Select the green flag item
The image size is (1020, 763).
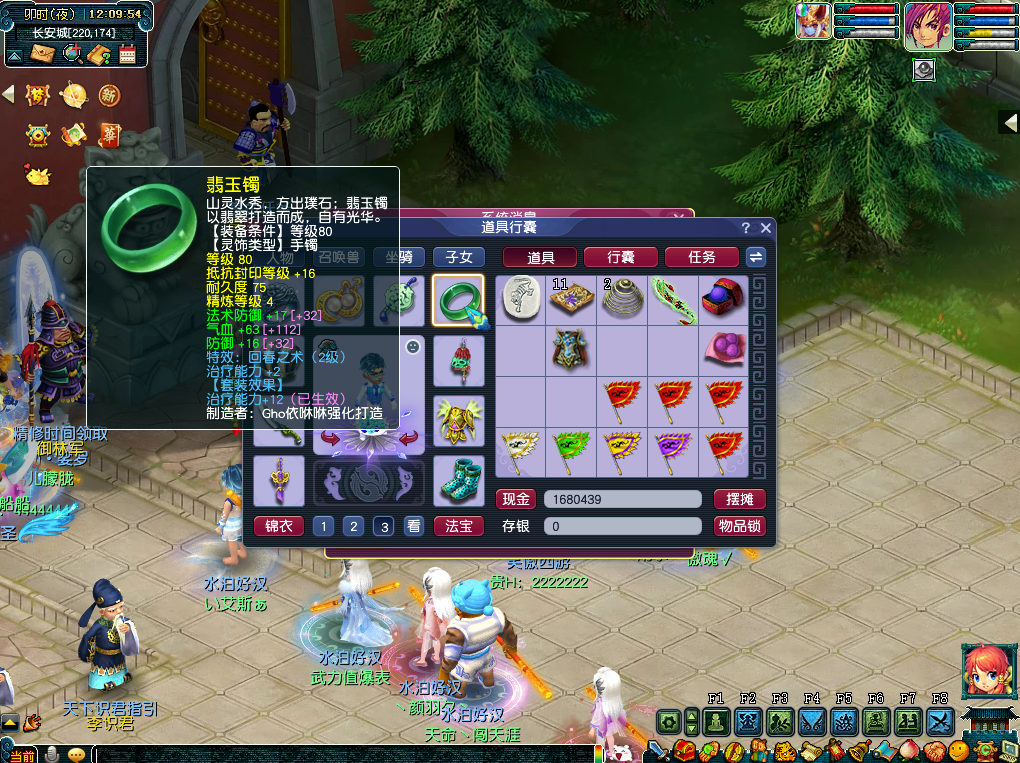[x=572, y=450]
